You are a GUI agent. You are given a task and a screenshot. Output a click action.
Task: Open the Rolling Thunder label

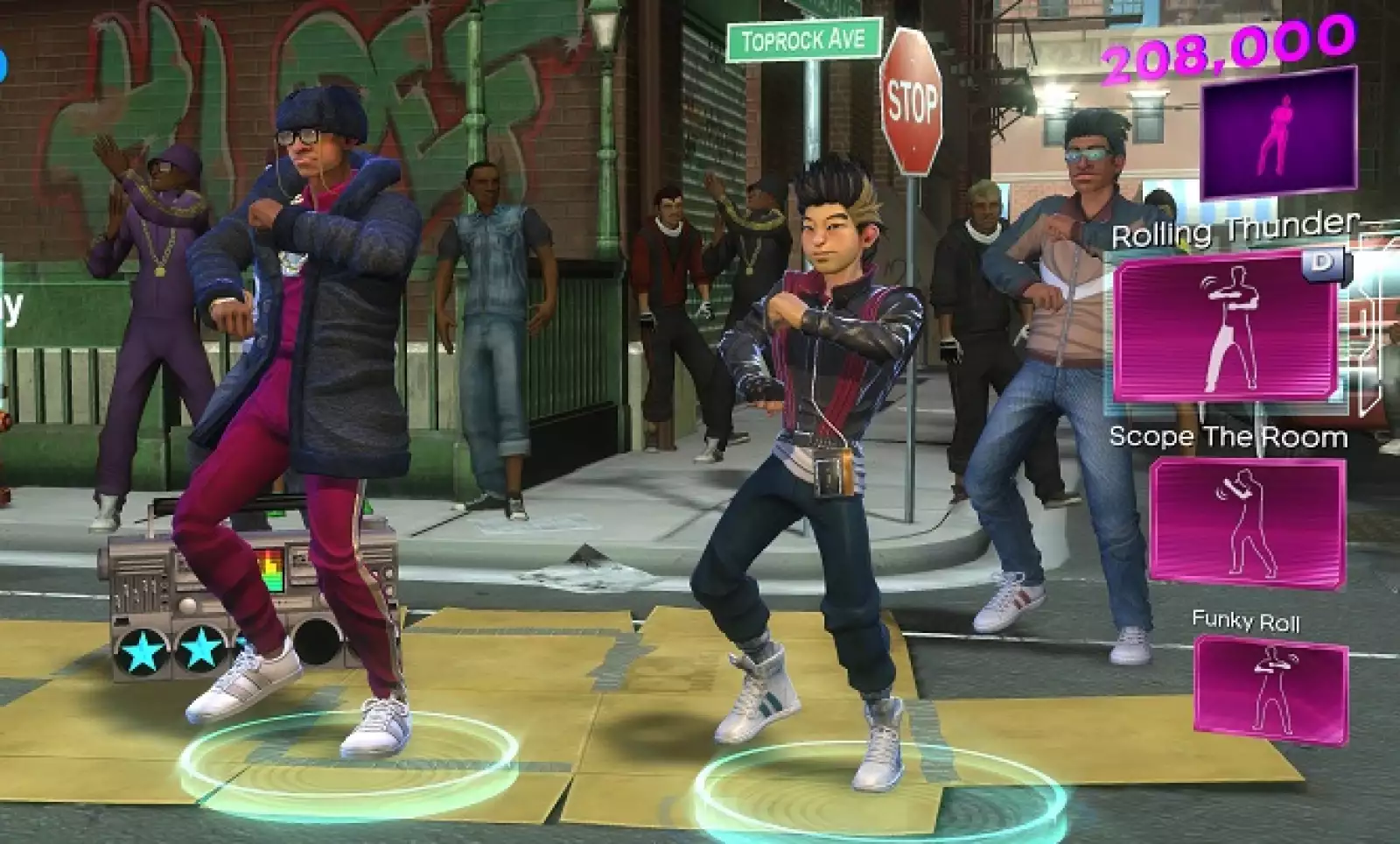click(x=1234, y=230)
